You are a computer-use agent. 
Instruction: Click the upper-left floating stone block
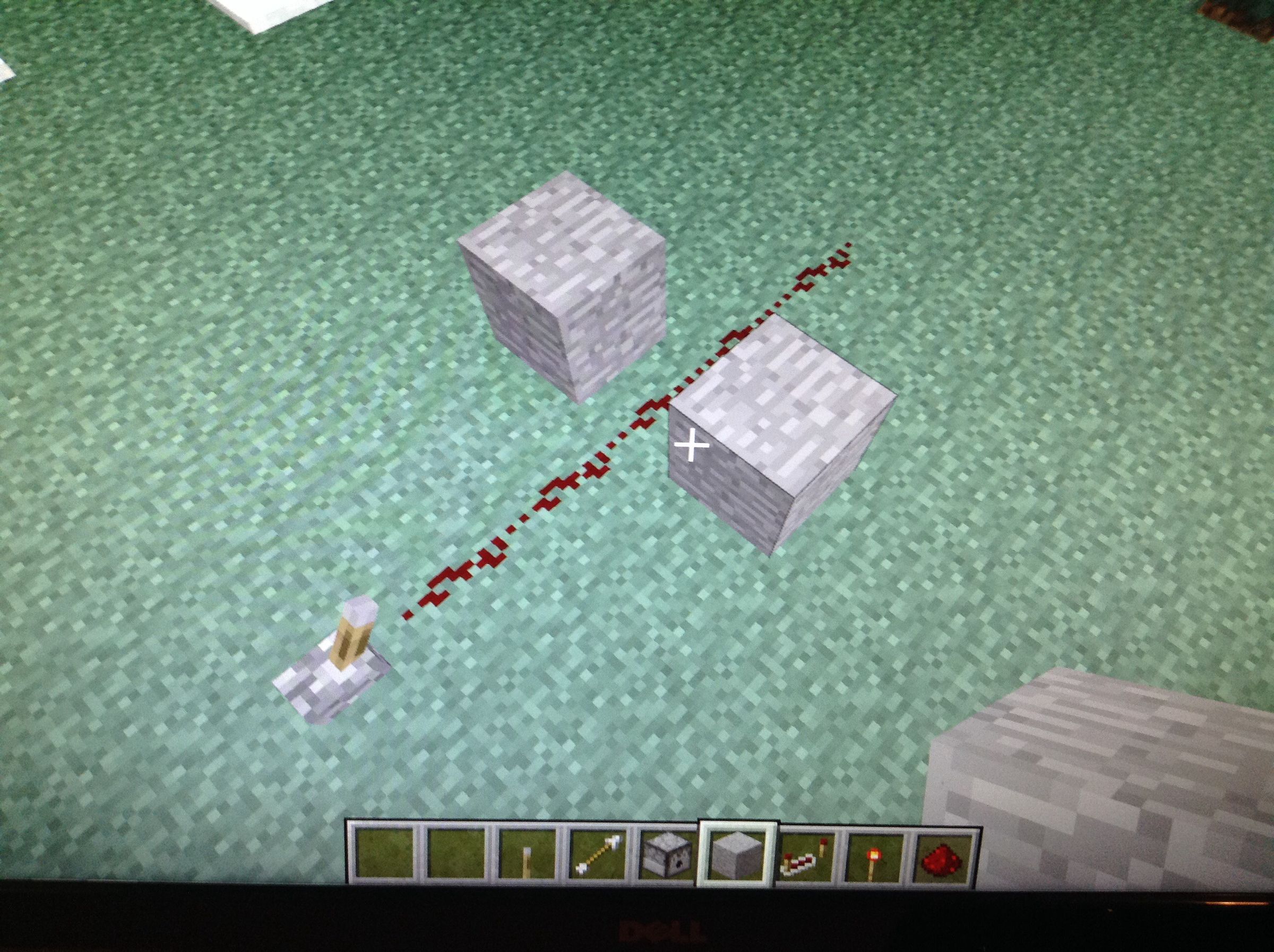[x=562, y=288]
